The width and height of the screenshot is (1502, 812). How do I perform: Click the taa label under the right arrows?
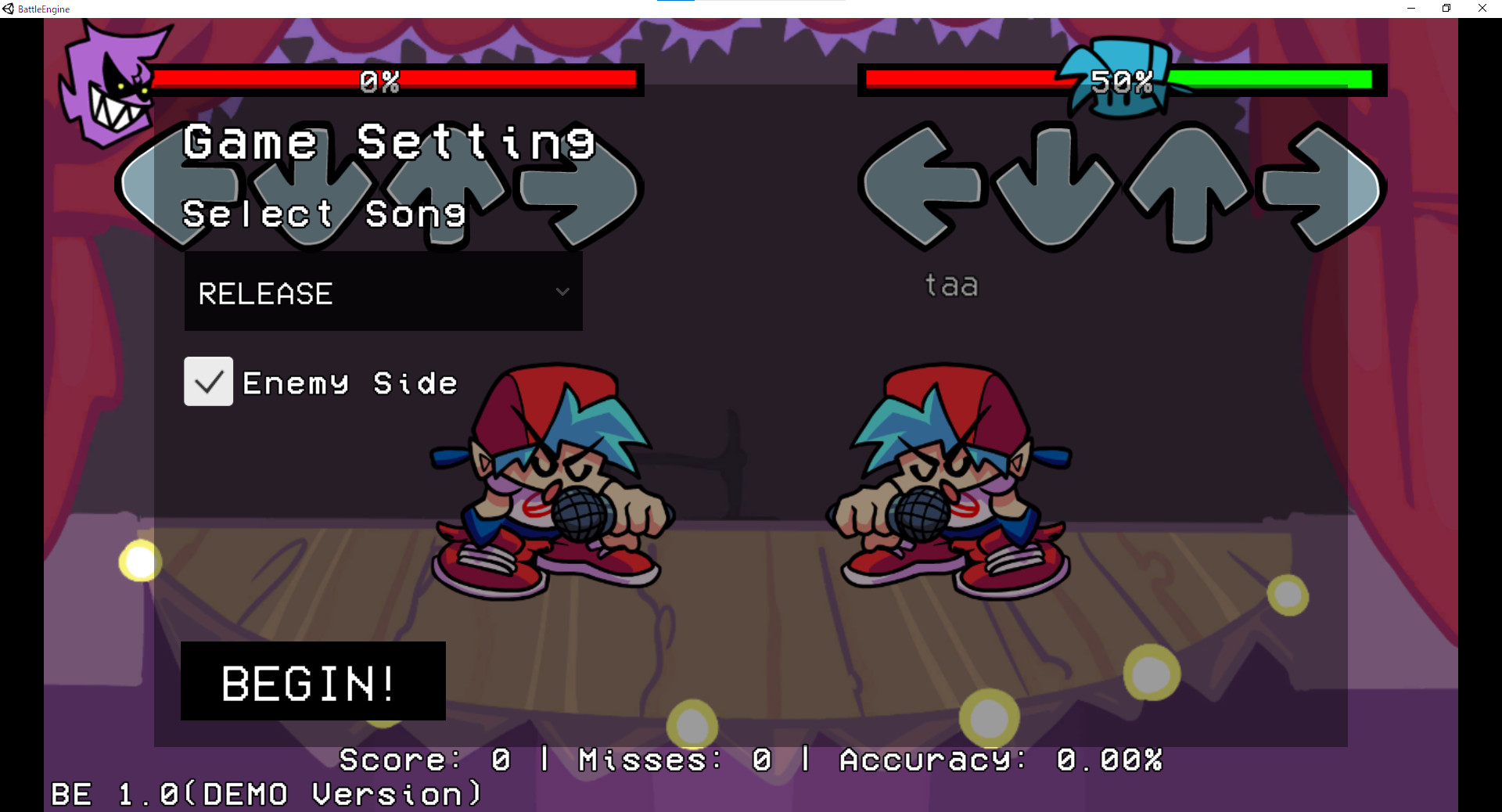[951, 285]
